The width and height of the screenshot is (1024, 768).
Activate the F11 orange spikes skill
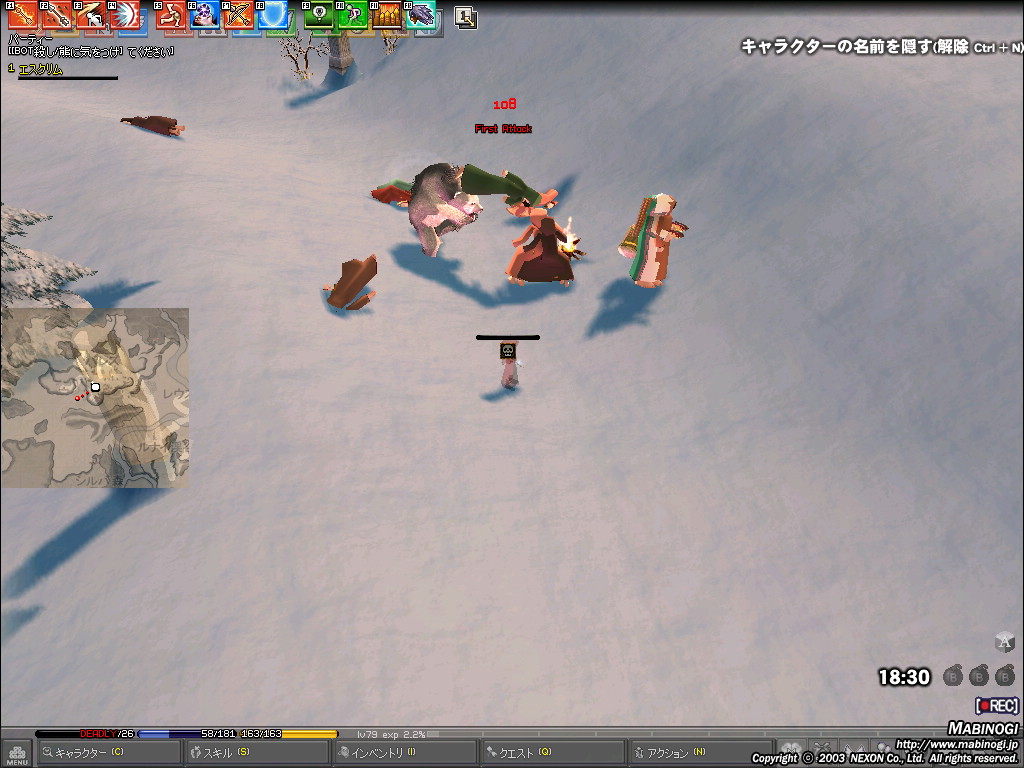coord(387,14)
